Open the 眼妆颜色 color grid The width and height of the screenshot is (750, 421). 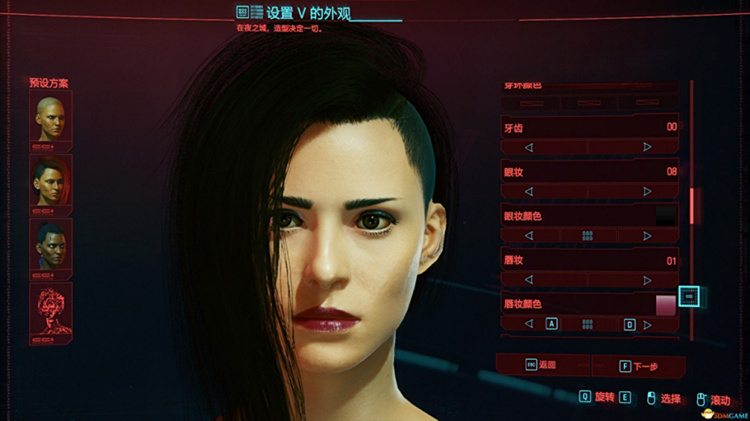pyautogui.click(x=588, y=236)
